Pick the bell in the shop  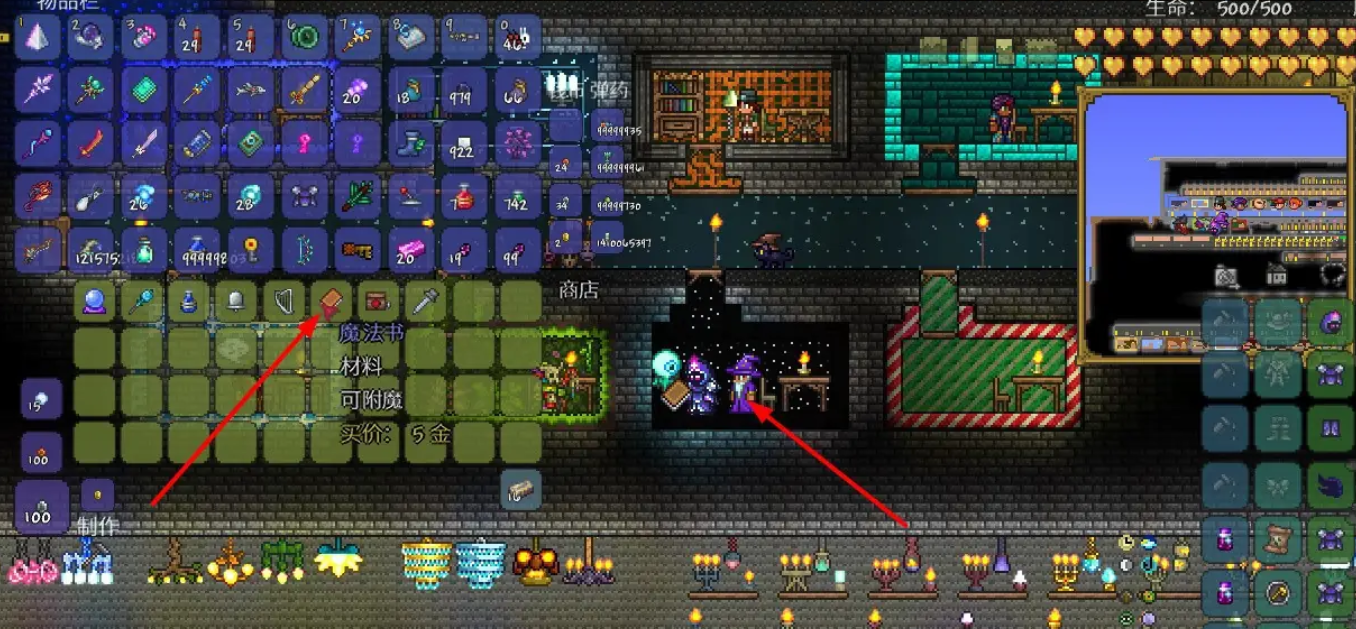[235, 300]
